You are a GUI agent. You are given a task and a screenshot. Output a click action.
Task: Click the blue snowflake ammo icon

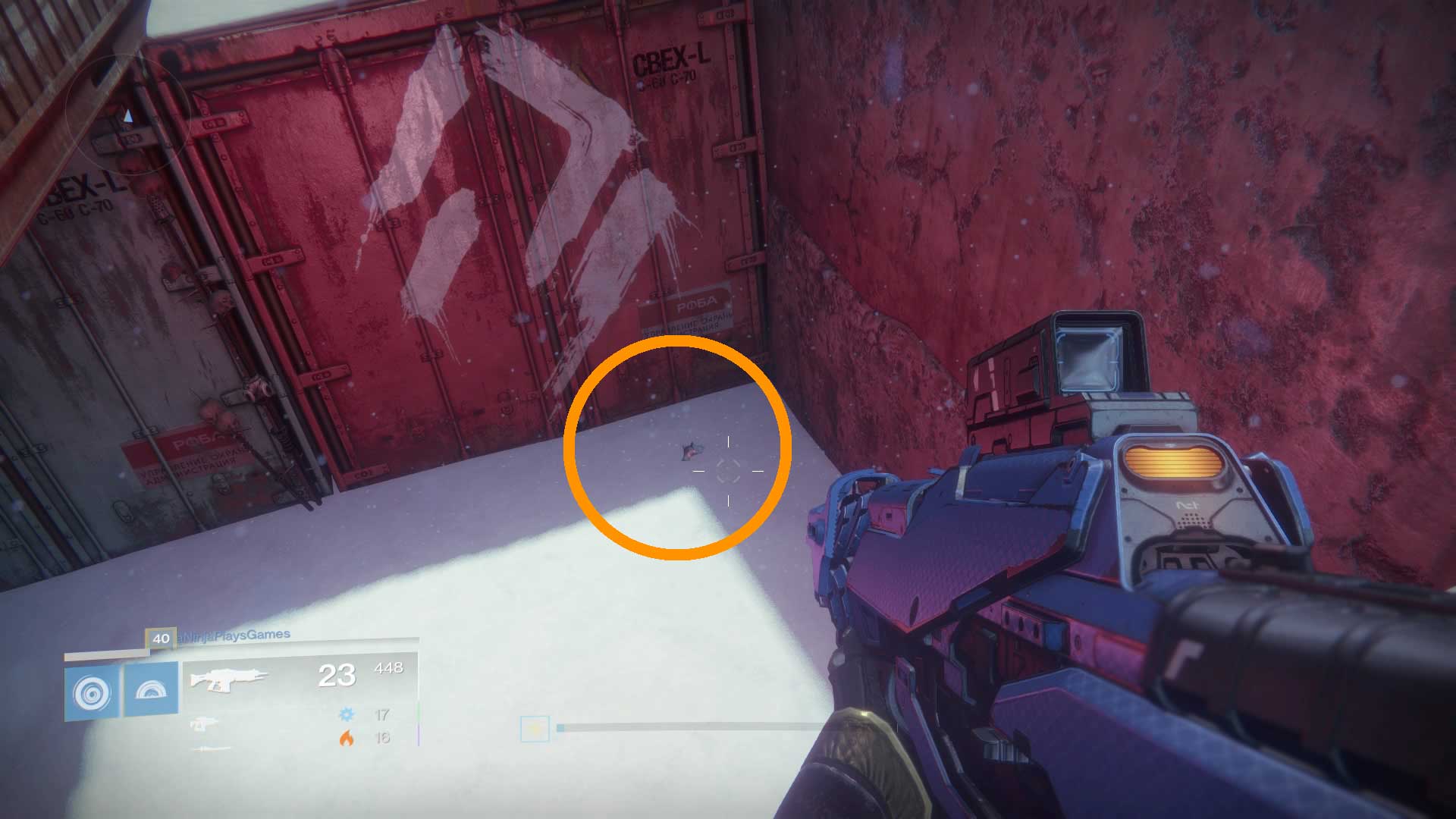(x=347, y=714)
